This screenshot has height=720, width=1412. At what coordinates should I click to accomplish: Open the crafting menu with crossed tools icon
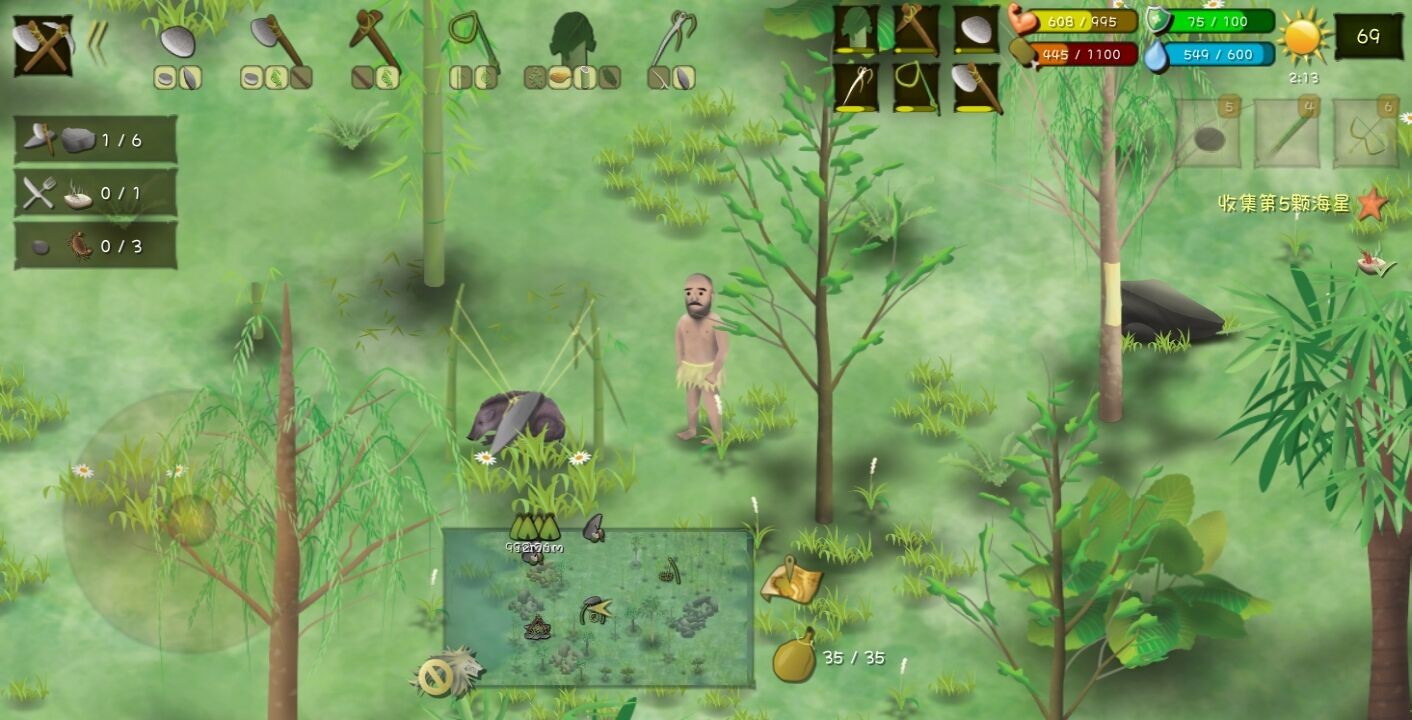click(42, 45)
